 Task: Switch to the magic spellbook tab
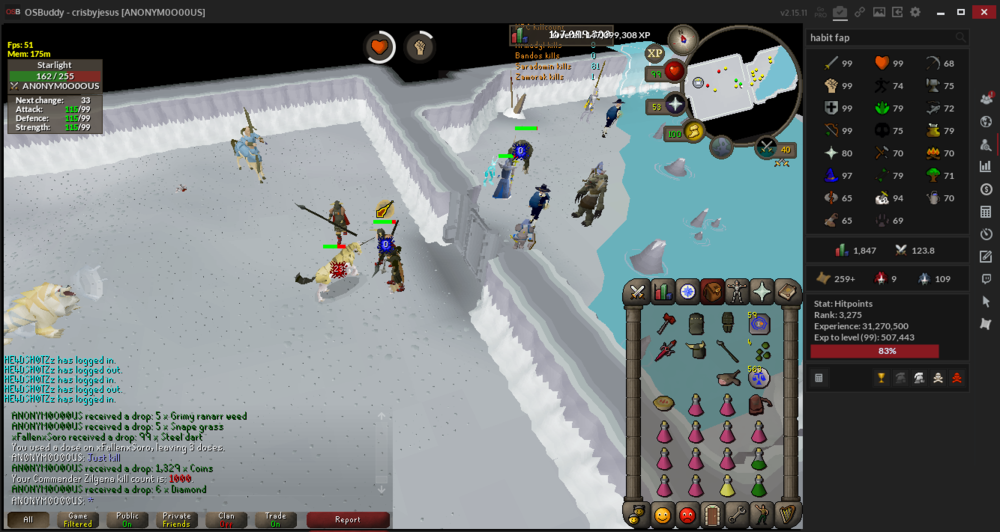click(786, 291)
